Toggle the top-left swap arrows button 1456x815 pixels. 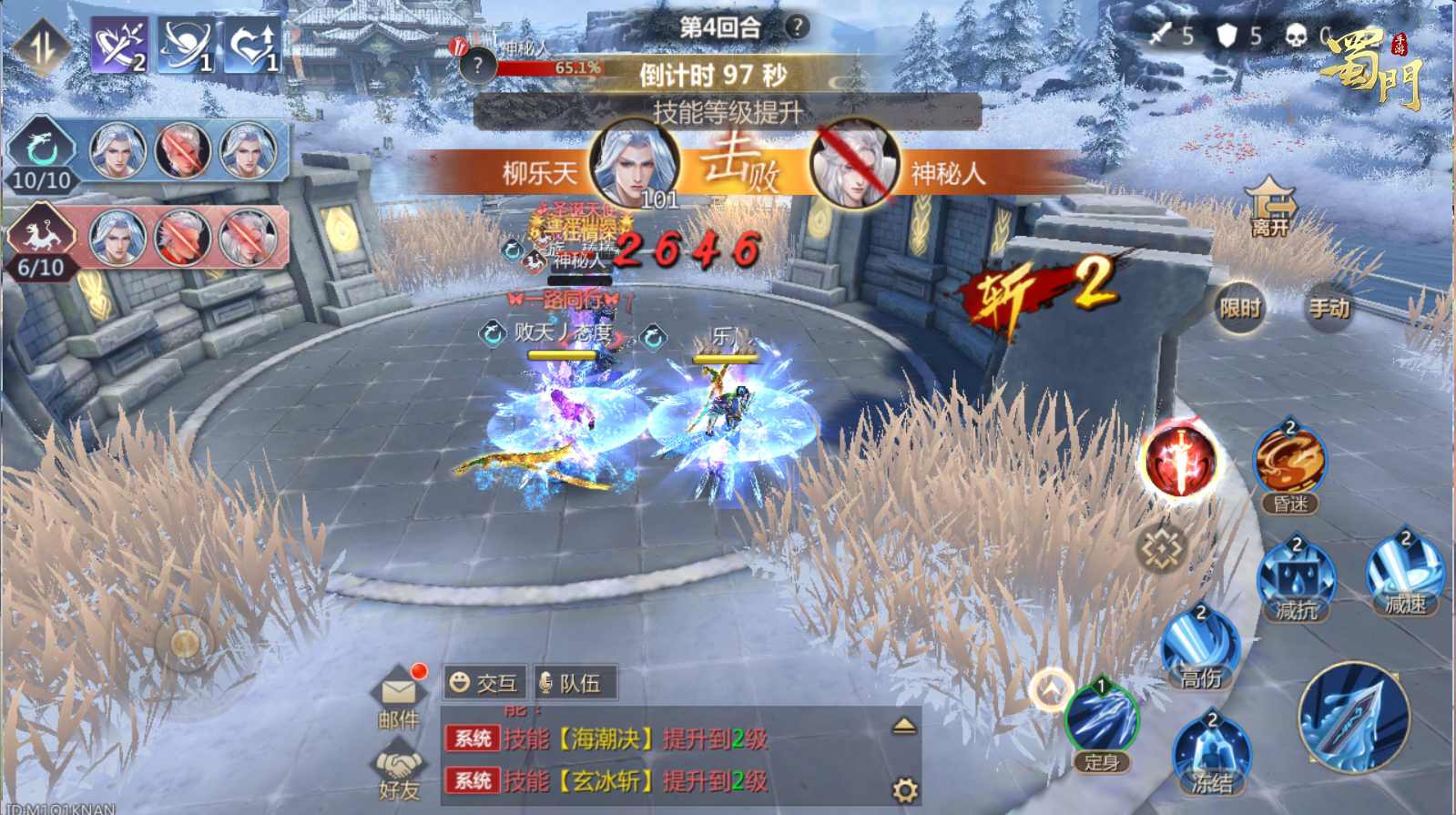[x=42, y=46]
